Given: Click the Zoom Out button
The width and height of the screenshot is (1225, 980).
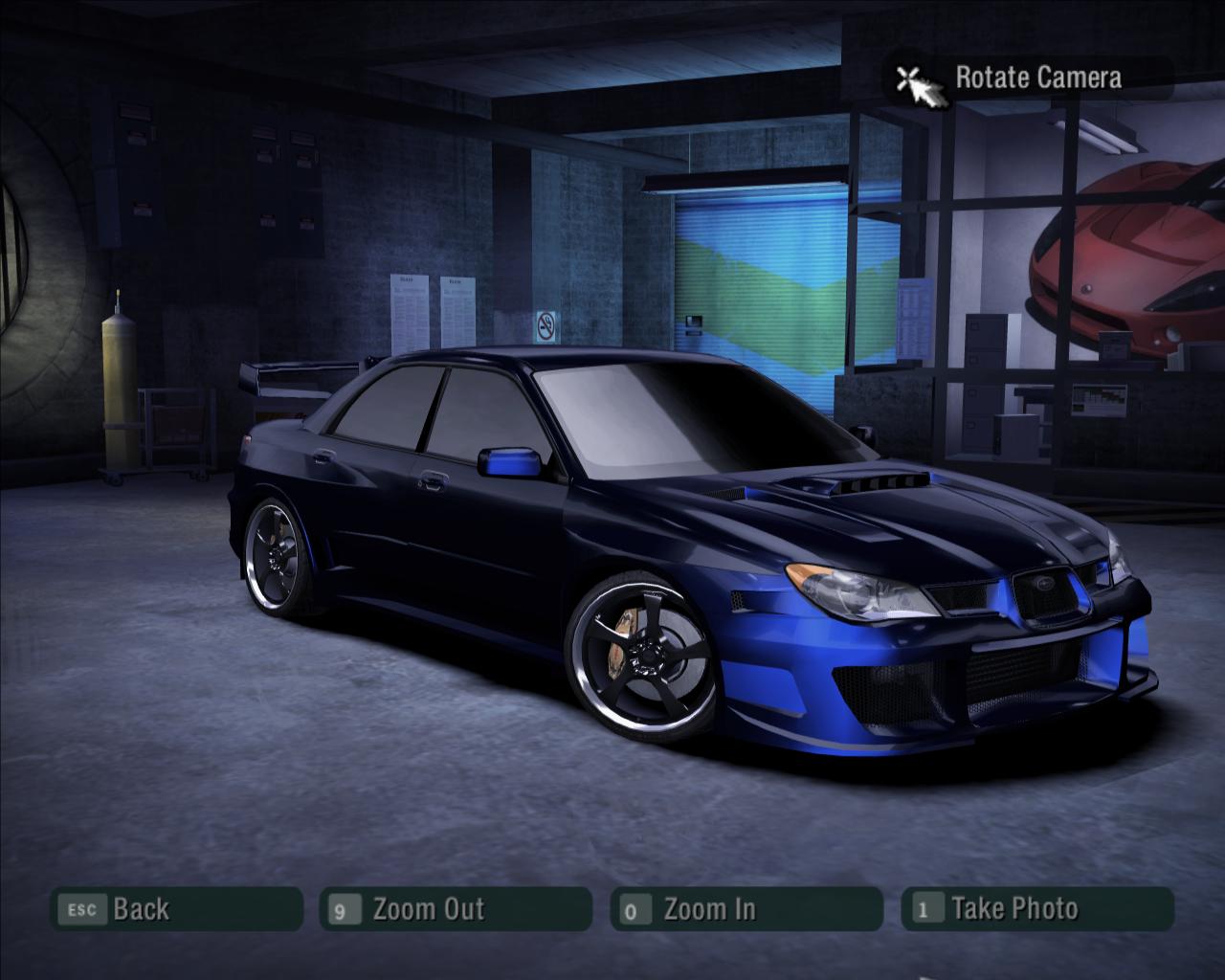Looking at the screenshot, I should pos(456,908).
